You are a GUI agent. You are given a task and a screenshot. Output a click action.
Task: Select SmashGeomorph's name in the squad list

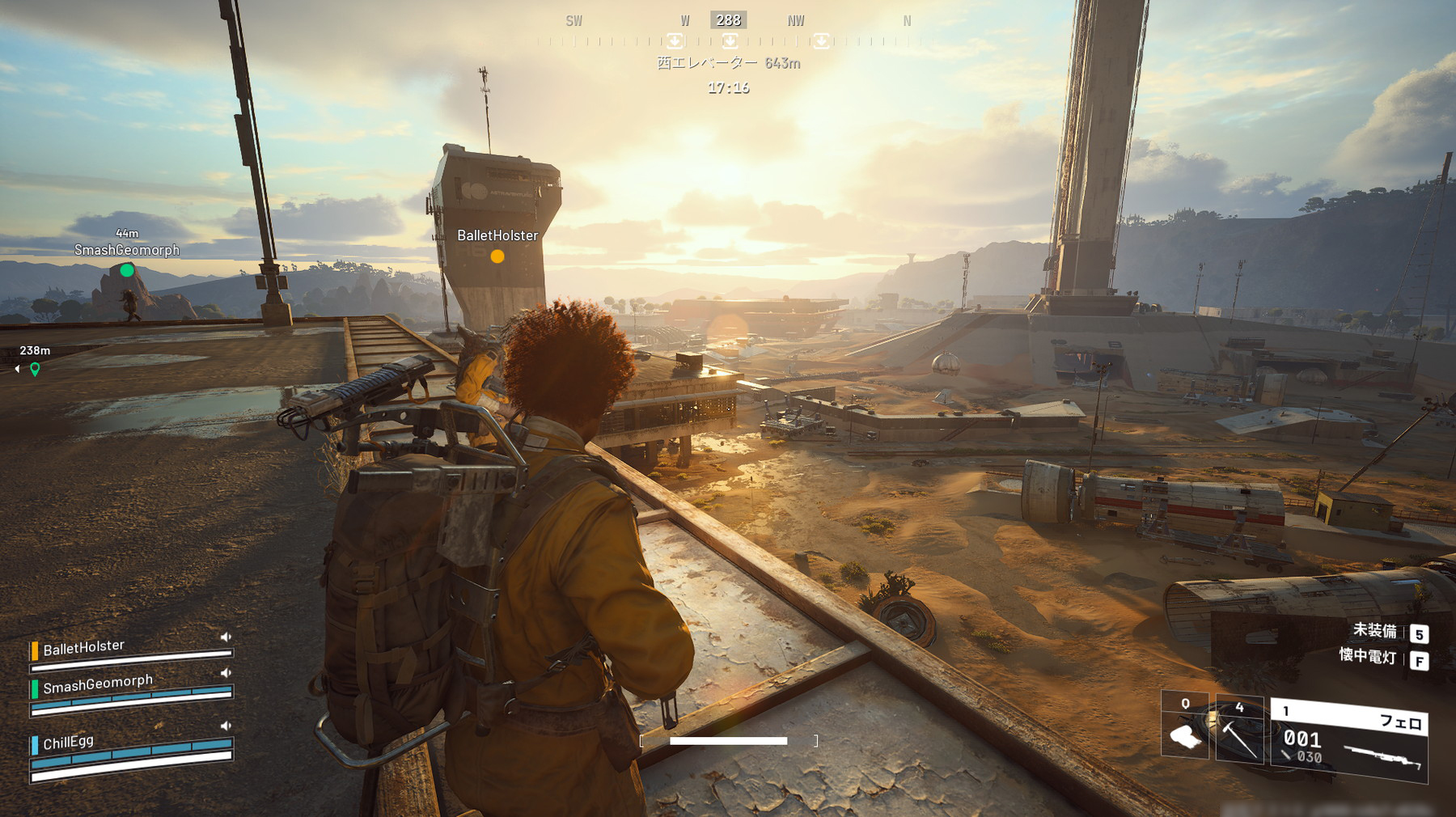point(98,684)
